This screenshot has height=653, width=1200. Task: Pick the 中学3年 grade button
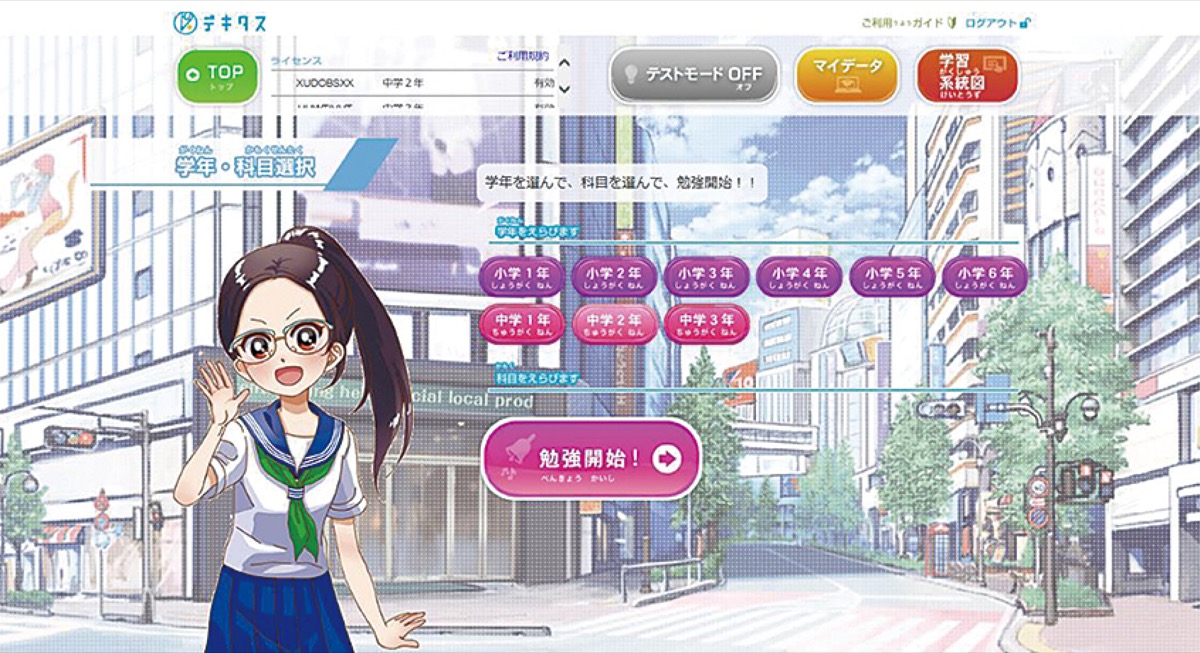(x=706, y=324)
